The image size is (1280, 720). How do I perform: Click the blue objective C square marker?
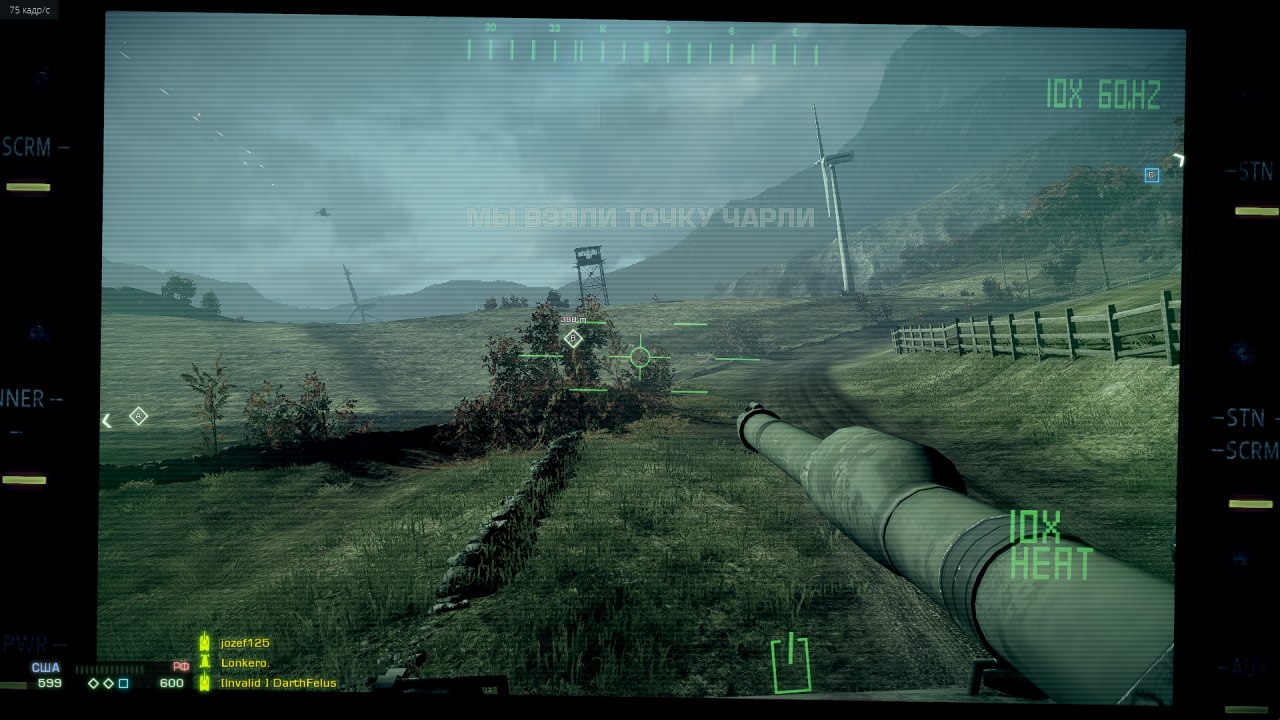(1151, 175)
